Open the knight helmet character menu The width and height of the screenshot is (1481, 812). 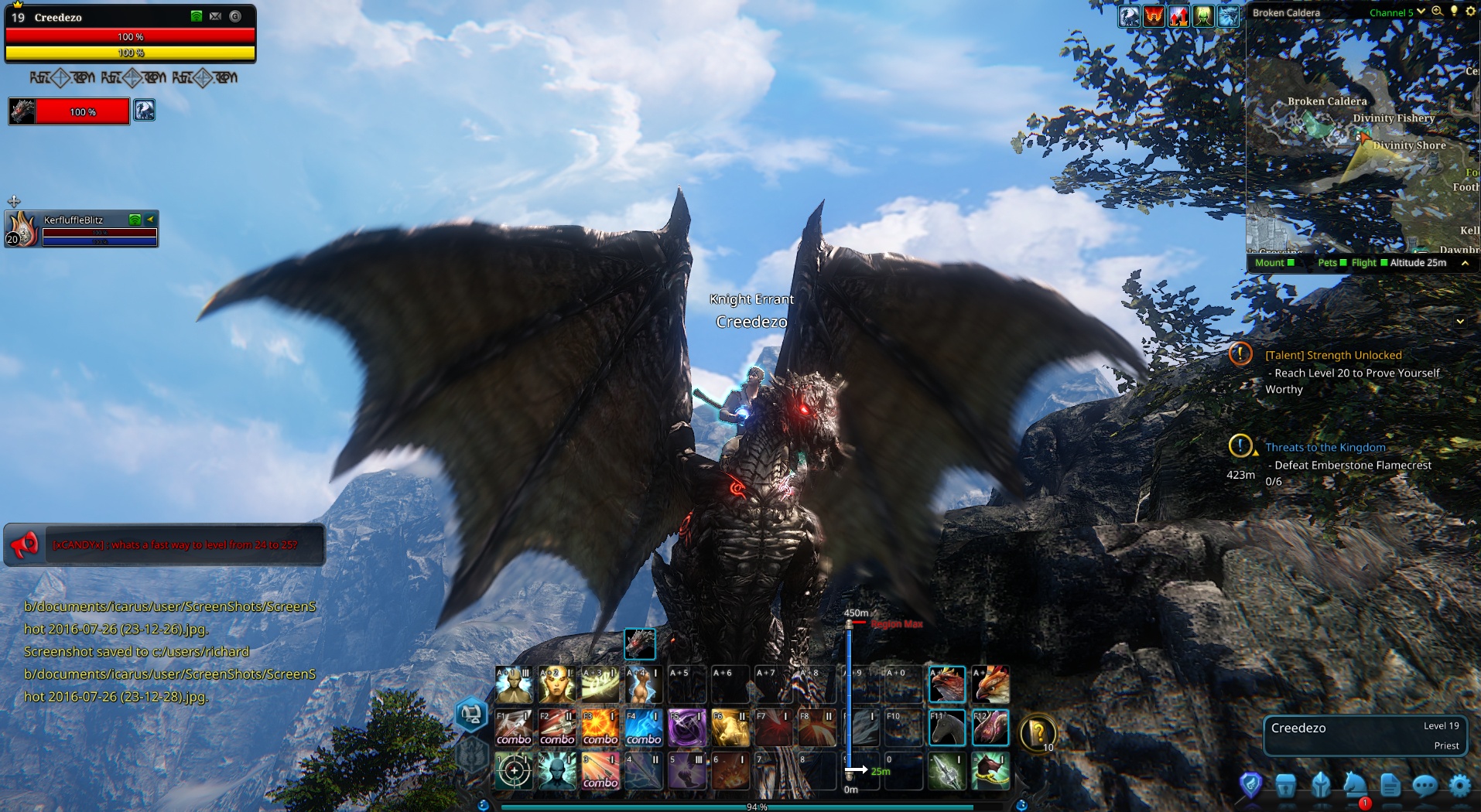[x=1321, y=786]
